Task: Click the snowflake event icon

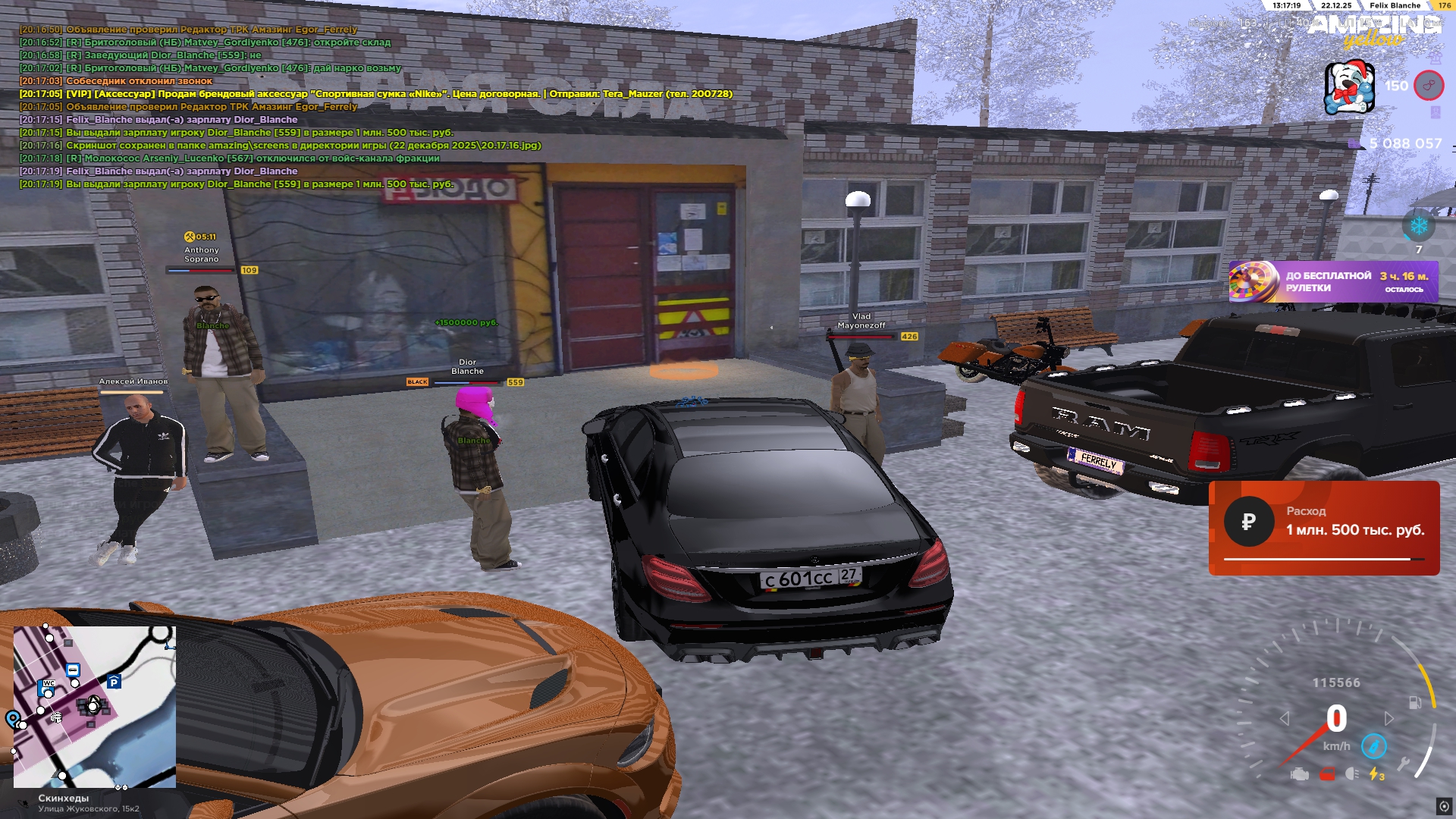Action: 1418,226
